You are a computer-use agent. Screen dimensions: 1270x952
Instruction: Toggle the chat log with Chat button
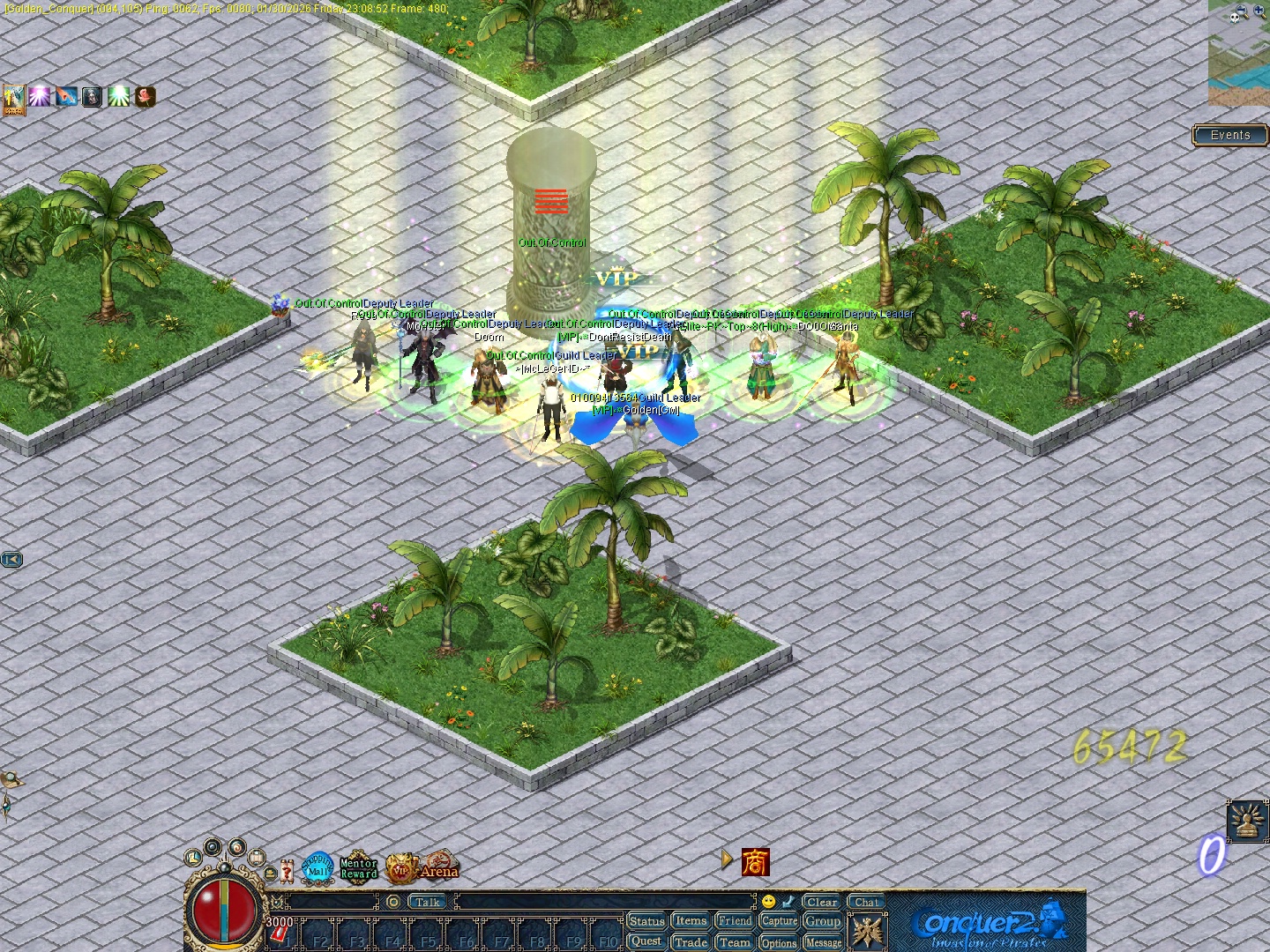pyautogui.click(x=866, y=902)
